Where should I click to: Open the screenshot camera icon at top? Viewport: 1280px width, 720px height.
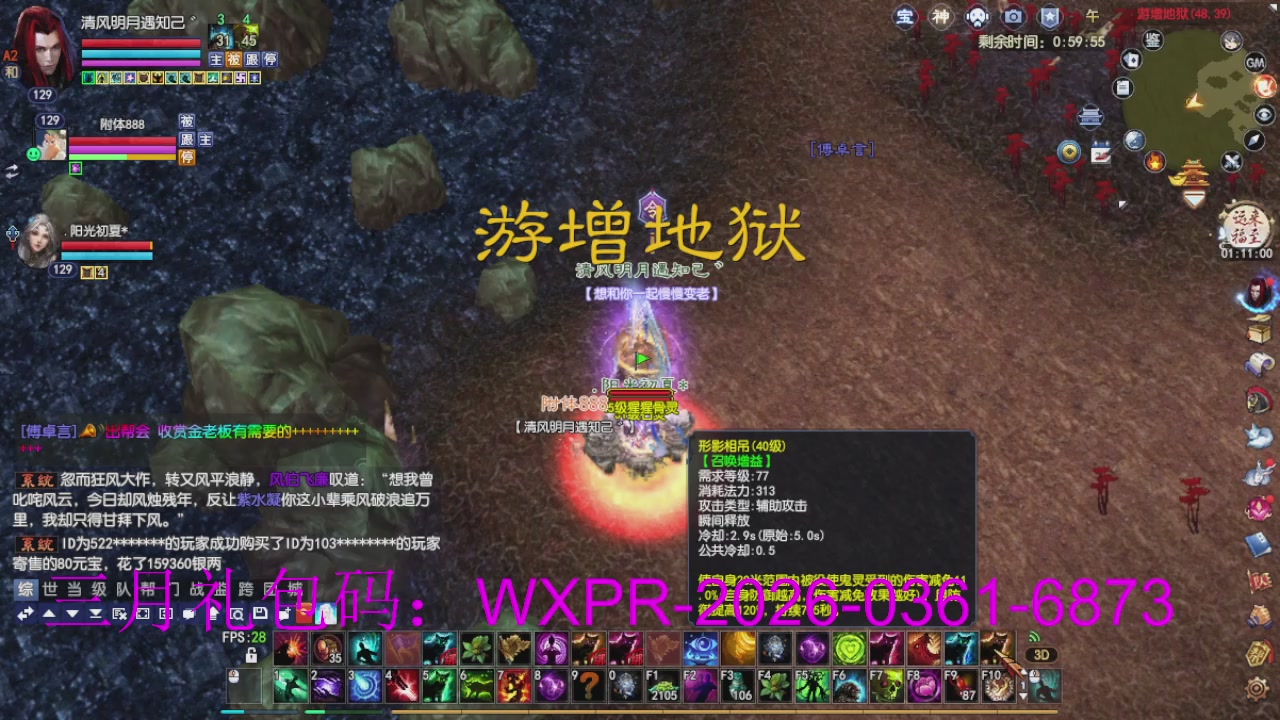point(1014,17)
